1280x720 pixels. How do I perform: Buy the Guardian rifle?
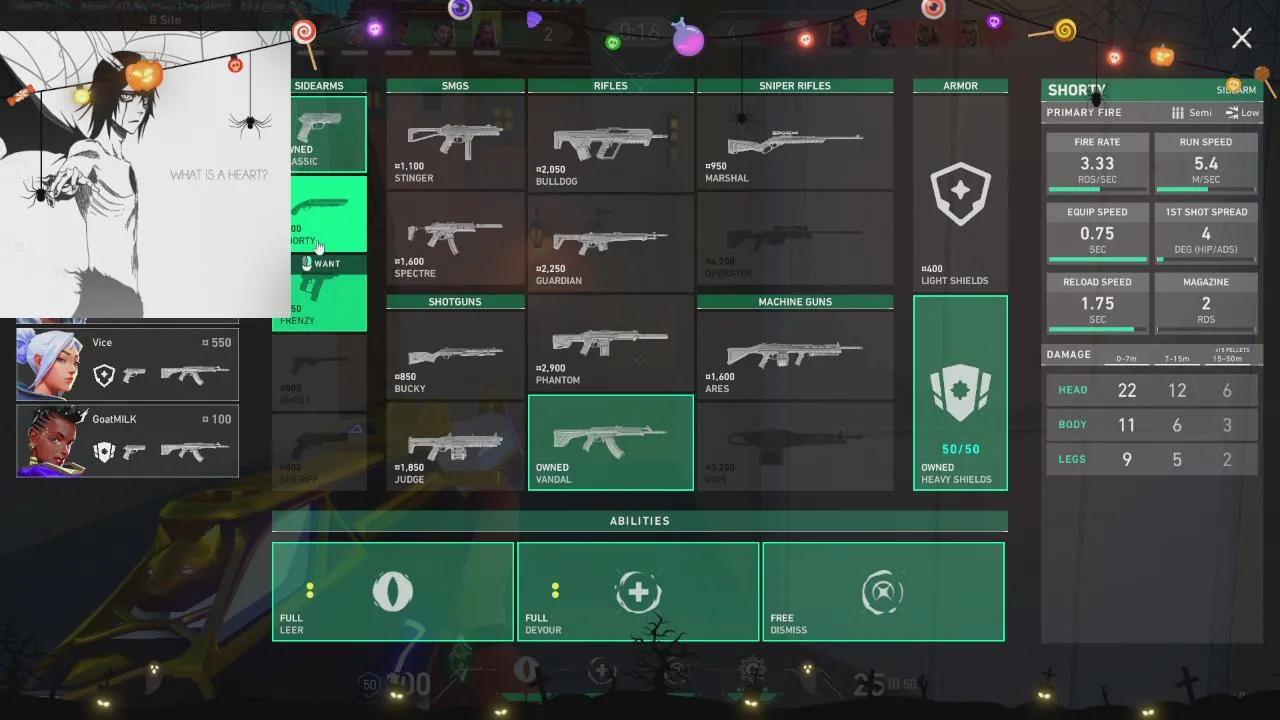pos(610,242)
